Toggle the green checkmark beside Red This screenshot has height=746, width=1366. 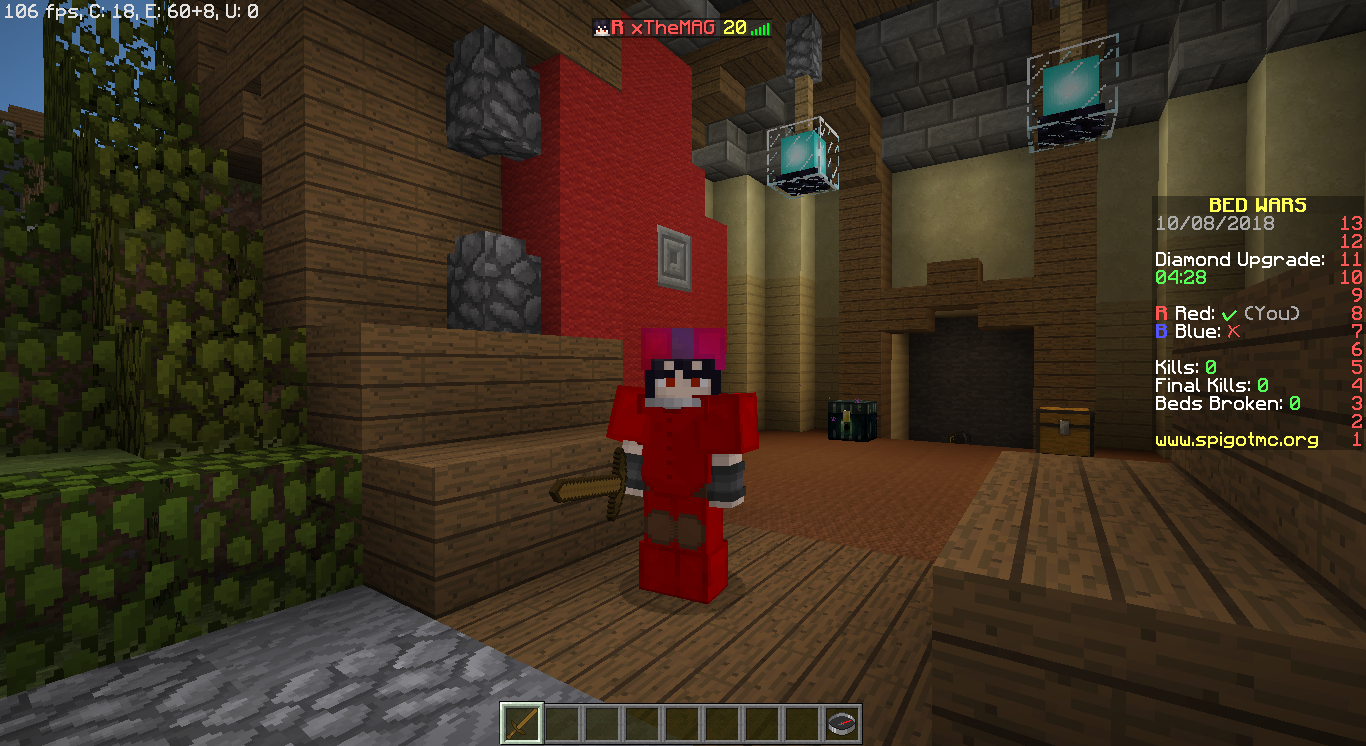click(1229, 312)
